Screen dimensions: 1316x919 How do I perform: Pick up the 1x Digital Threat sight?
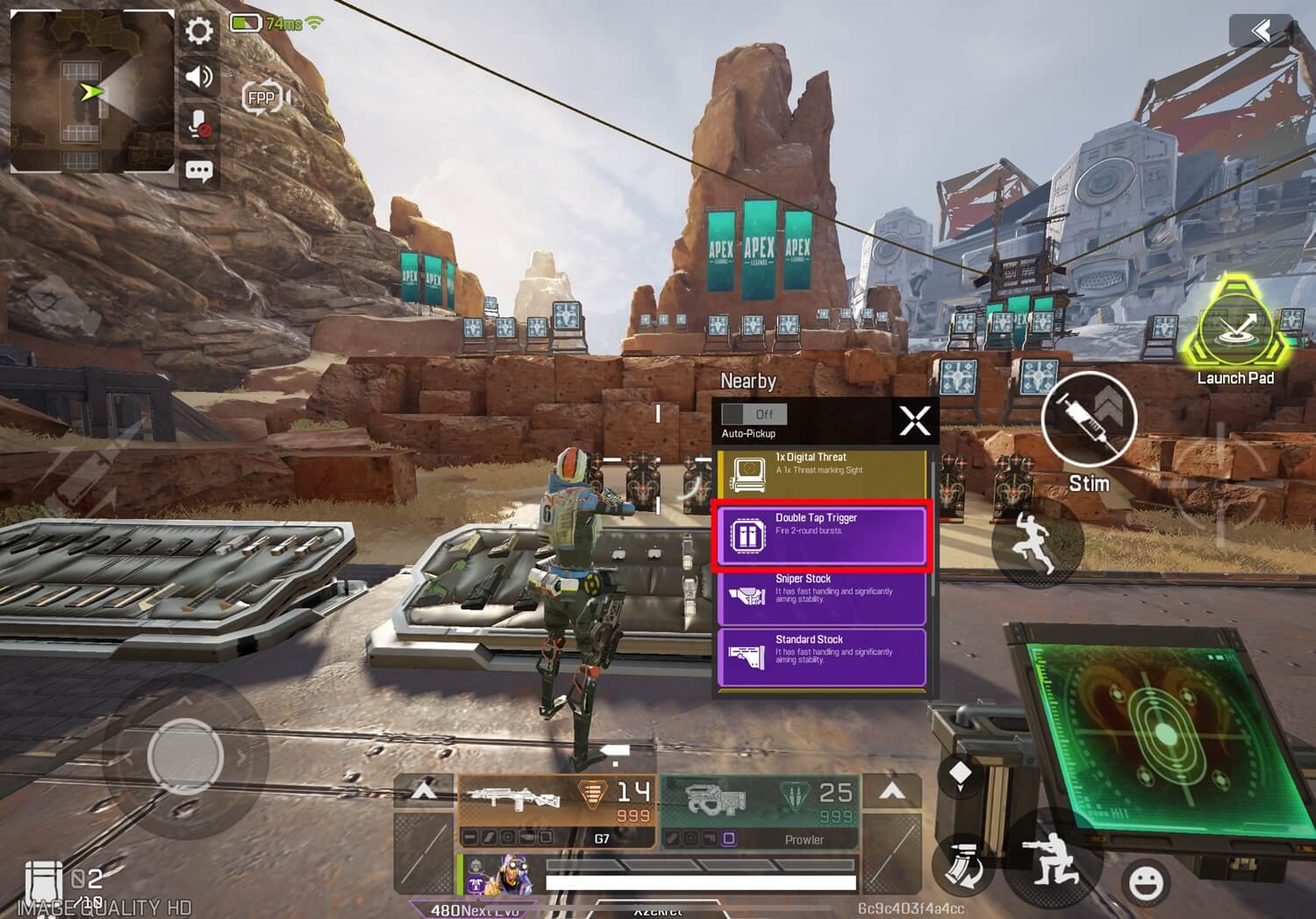[x=821, y=474]
